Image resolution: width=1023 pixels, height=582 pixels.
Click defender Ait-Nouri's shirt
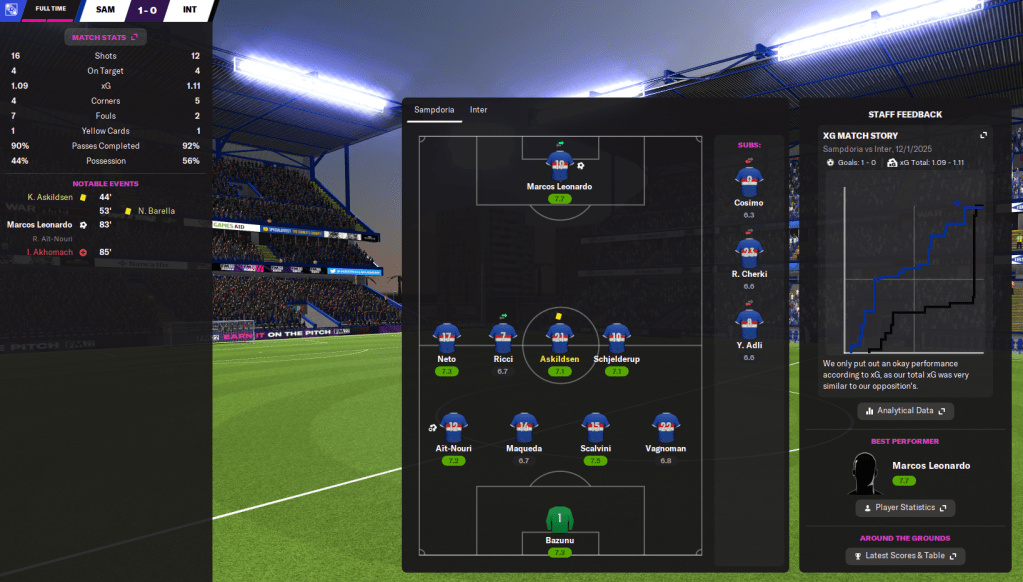(454, 426)
